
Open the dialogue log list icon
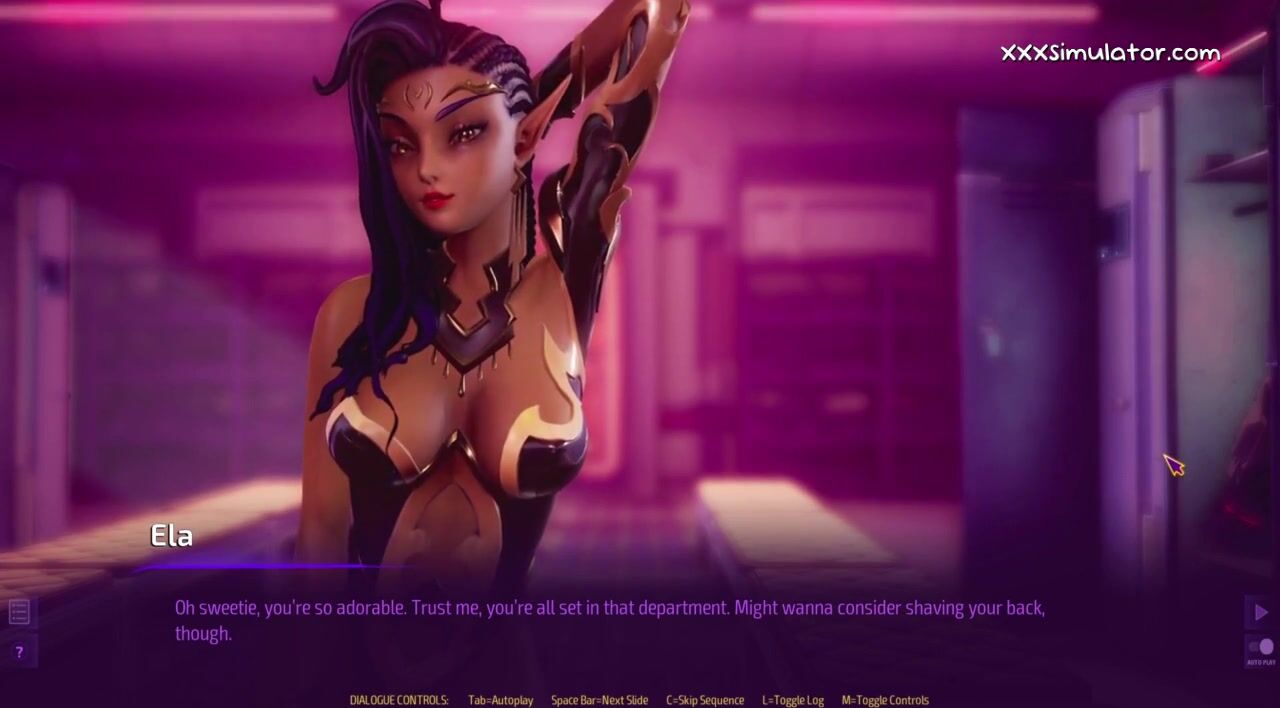pos(19,611)
